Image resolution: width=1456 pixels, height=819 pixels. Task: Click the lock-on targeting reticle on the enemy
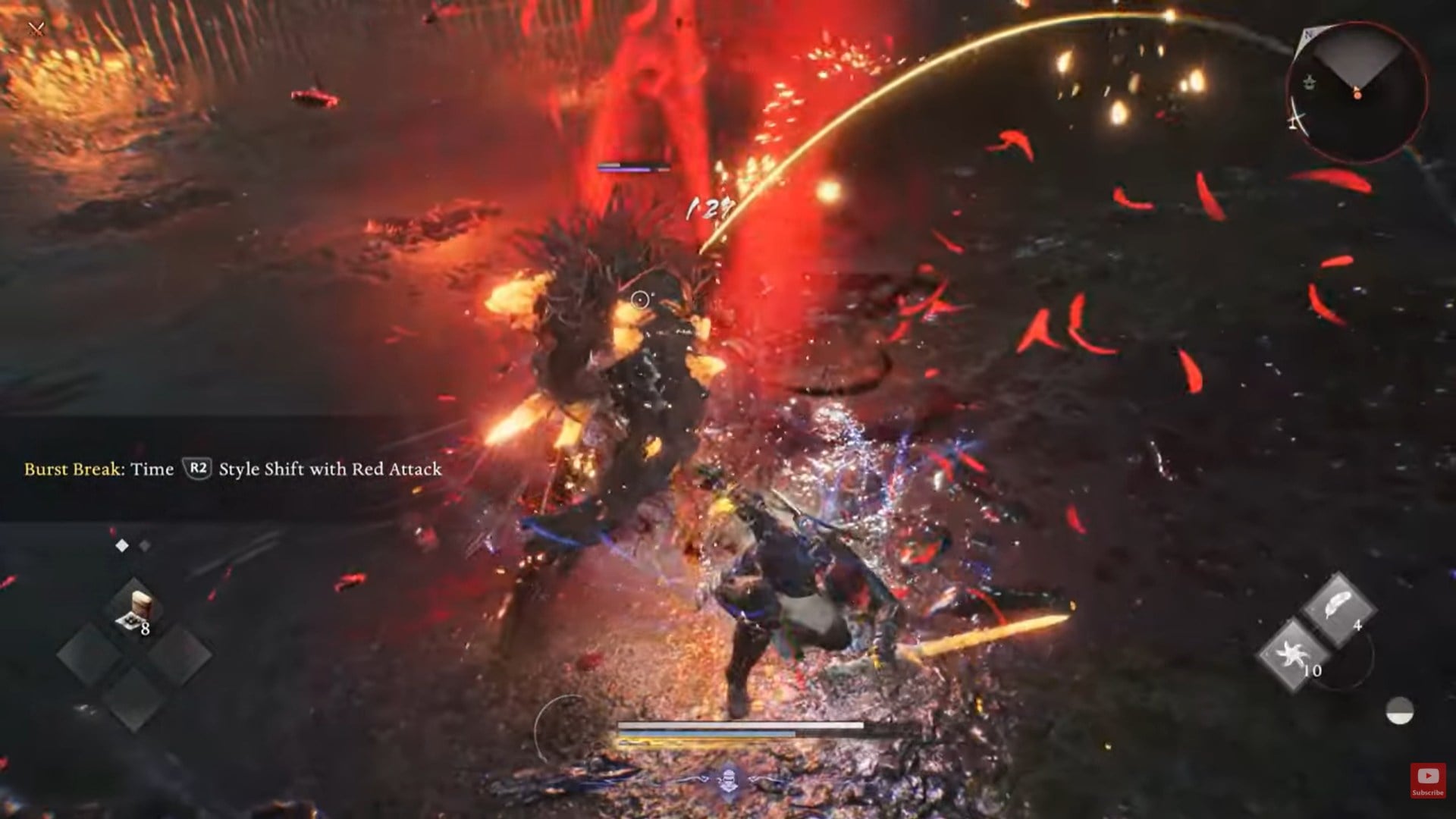pyautogui.click(x=641, y=298)
